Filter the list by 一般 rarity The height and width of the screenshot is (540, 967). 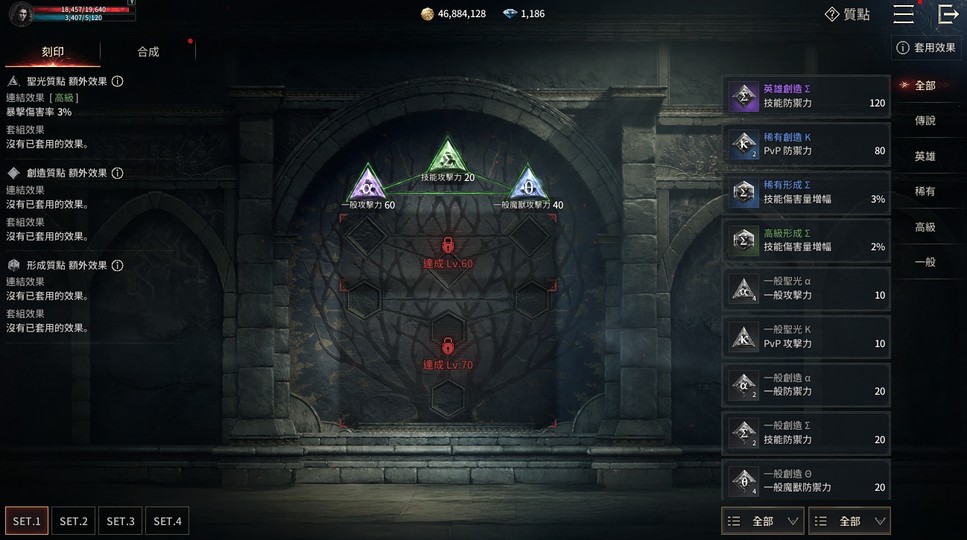click(925, 262)
